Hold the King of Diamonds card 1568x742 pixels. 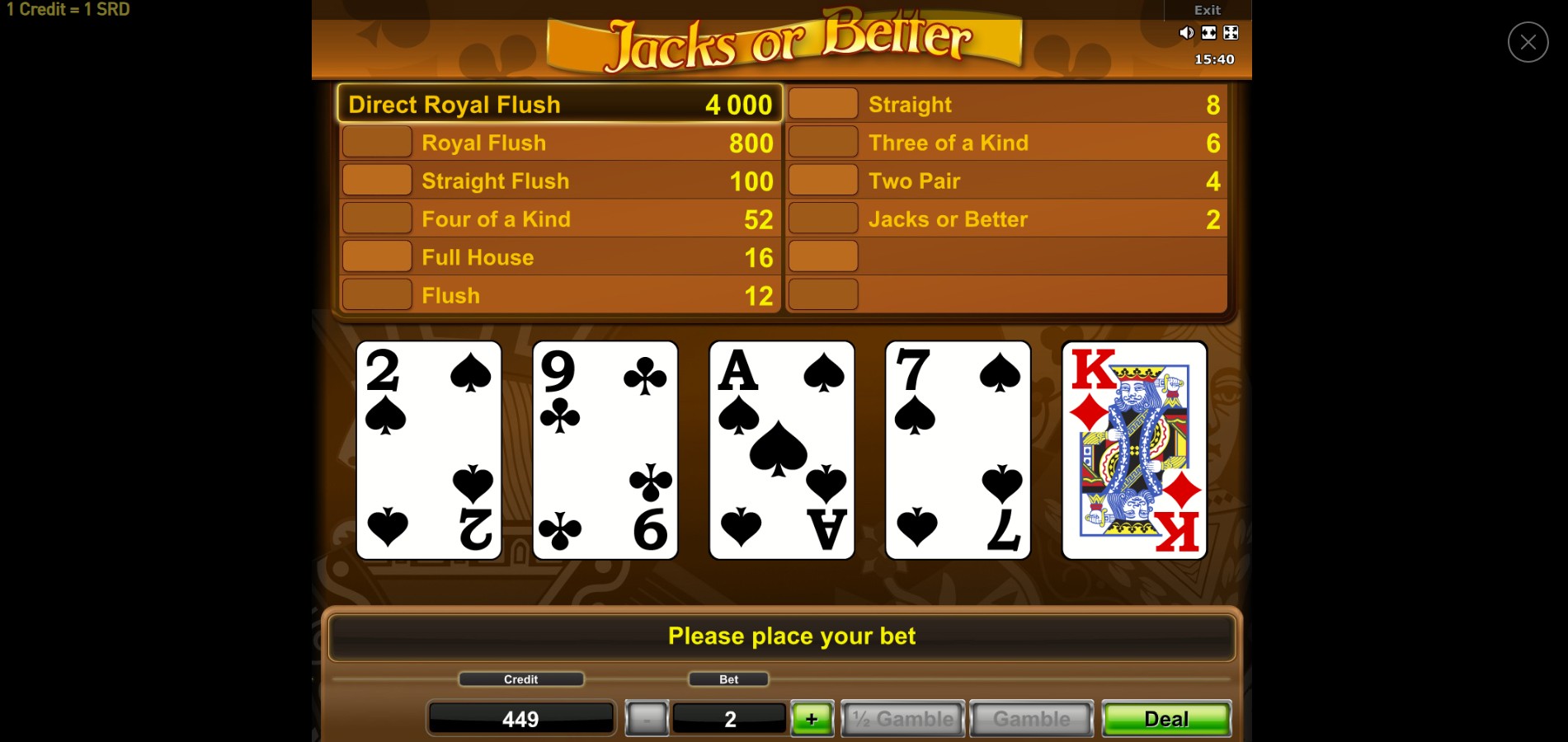1133,449
